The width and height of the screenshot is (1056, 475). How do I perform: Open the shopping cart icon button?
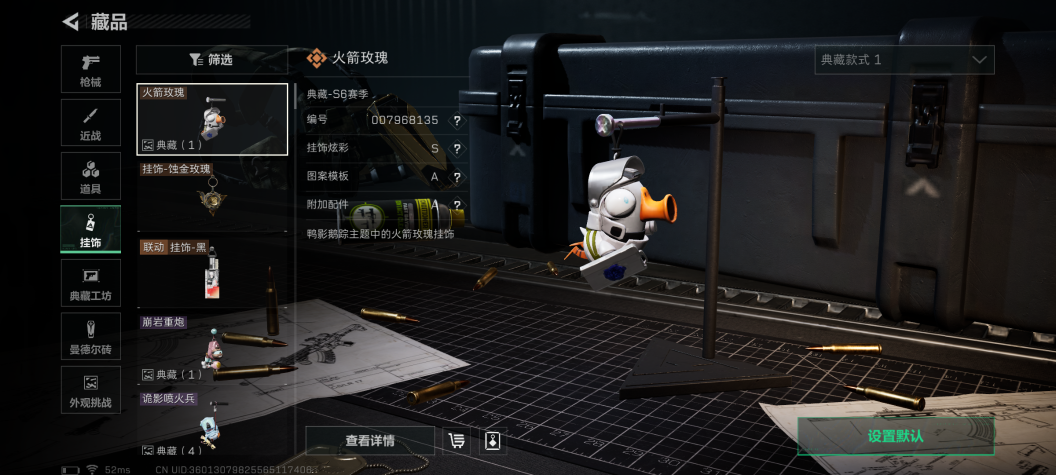pyautogui.click(x=457, y=441)
